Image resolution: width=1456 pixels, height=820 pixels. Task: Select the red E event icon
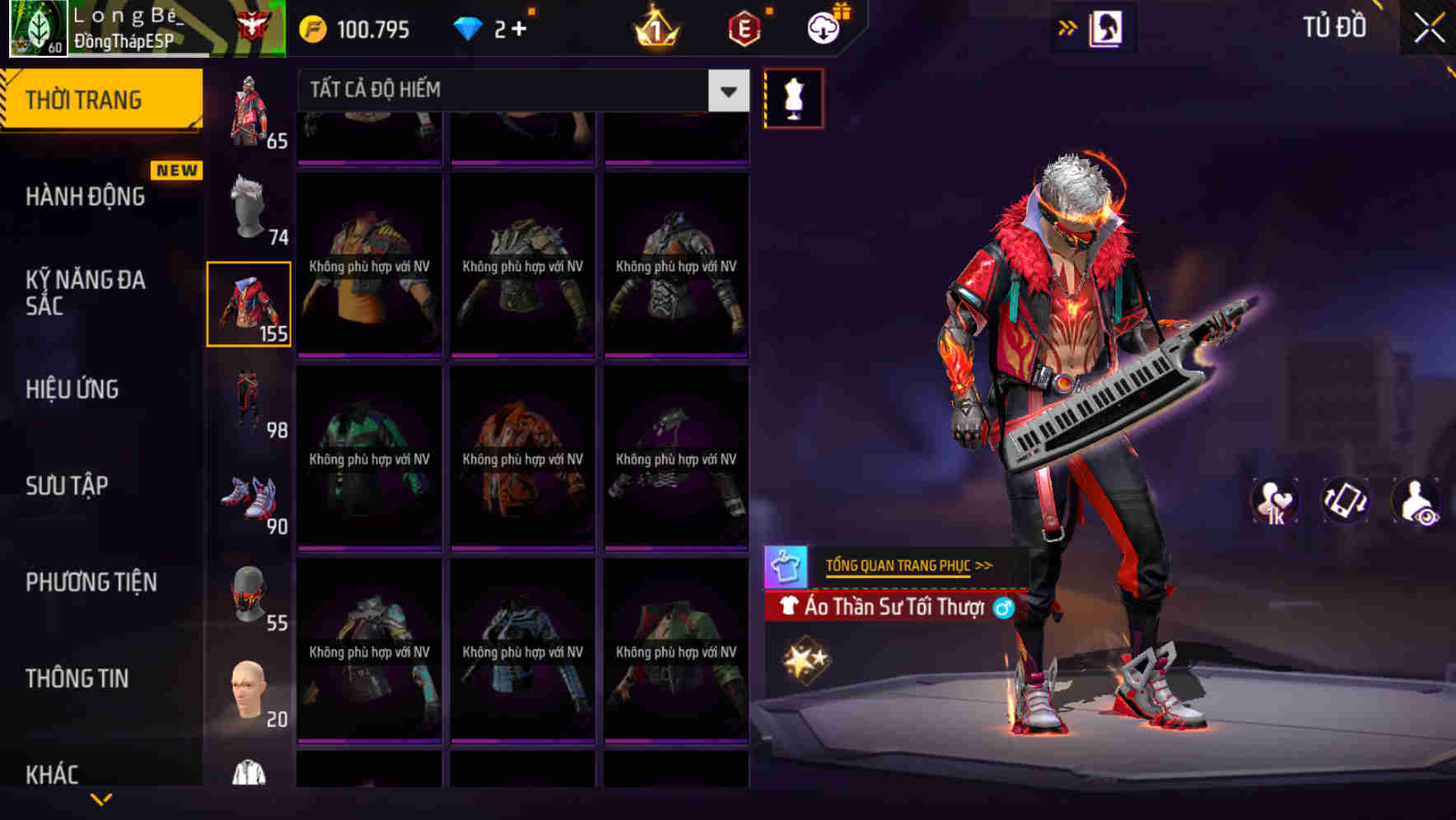tap(742, 29)
